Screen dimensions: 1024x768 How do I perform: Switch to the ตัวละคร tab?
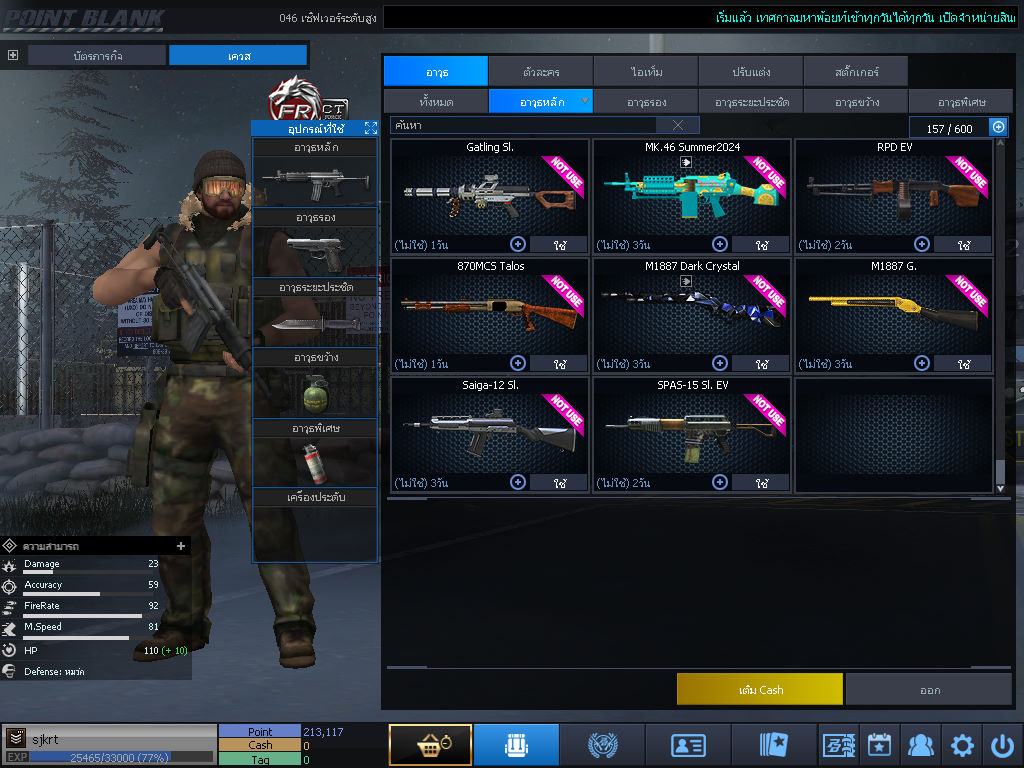point(541,72)
